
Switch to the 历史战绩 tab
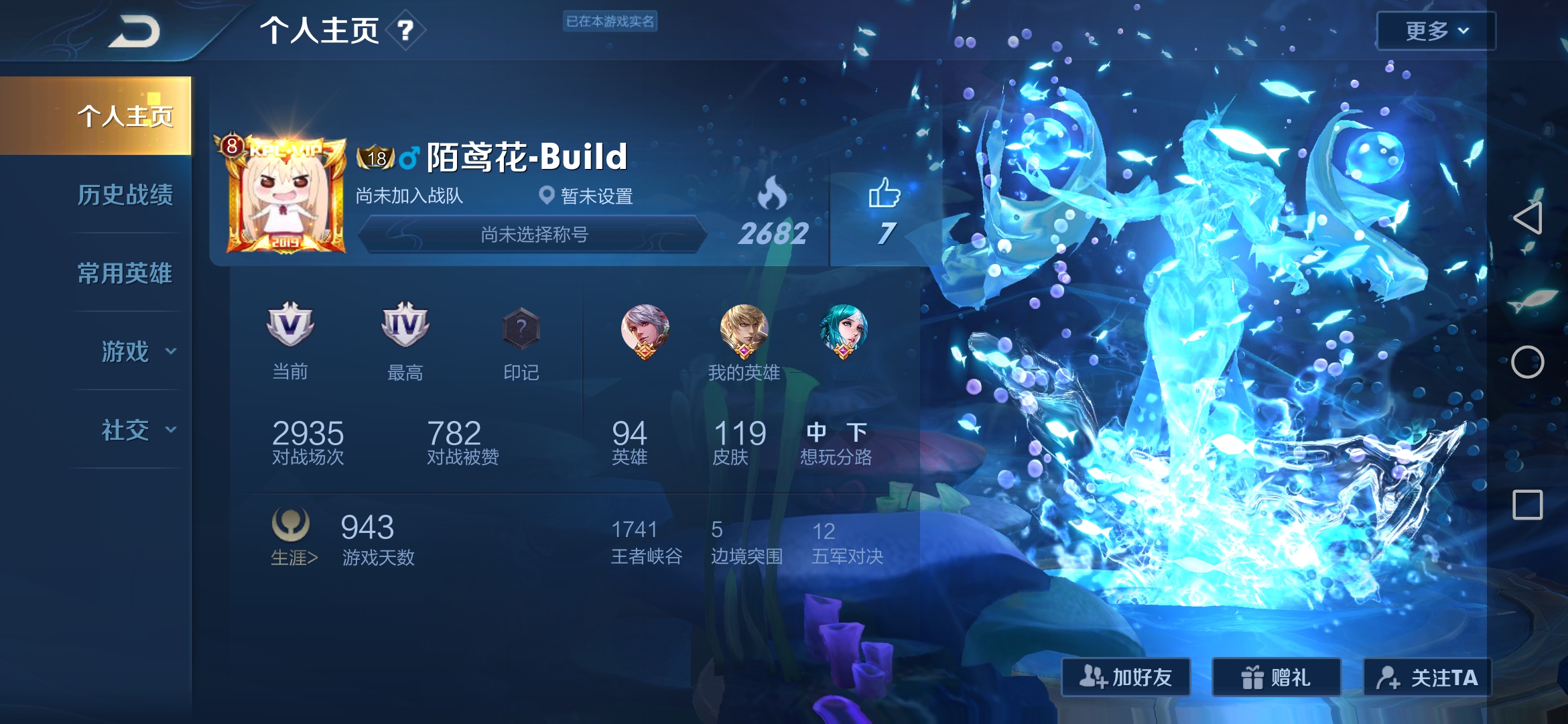[x=126, y=195]
